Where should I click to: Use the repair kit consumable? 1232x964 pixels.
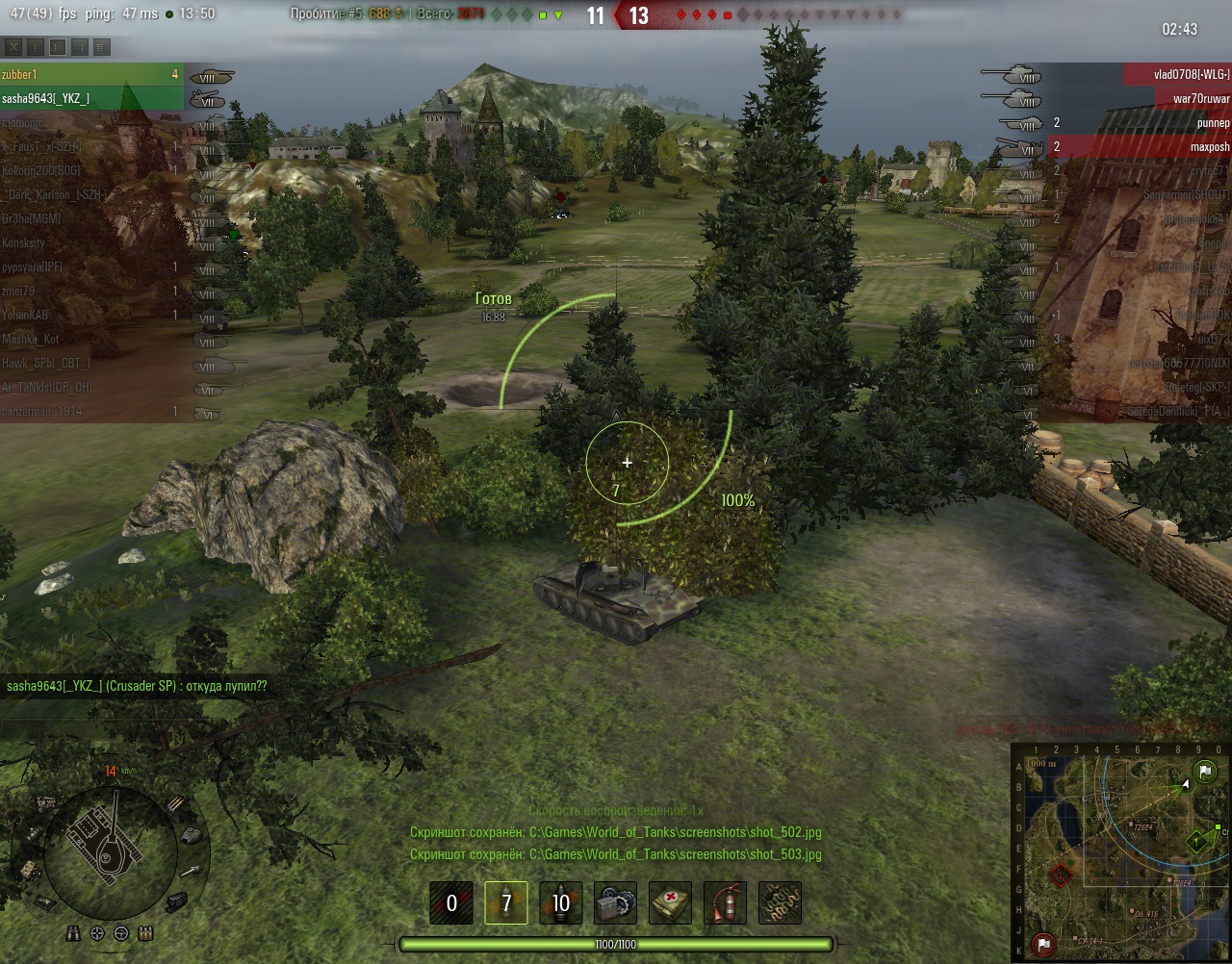click(615, 902)
